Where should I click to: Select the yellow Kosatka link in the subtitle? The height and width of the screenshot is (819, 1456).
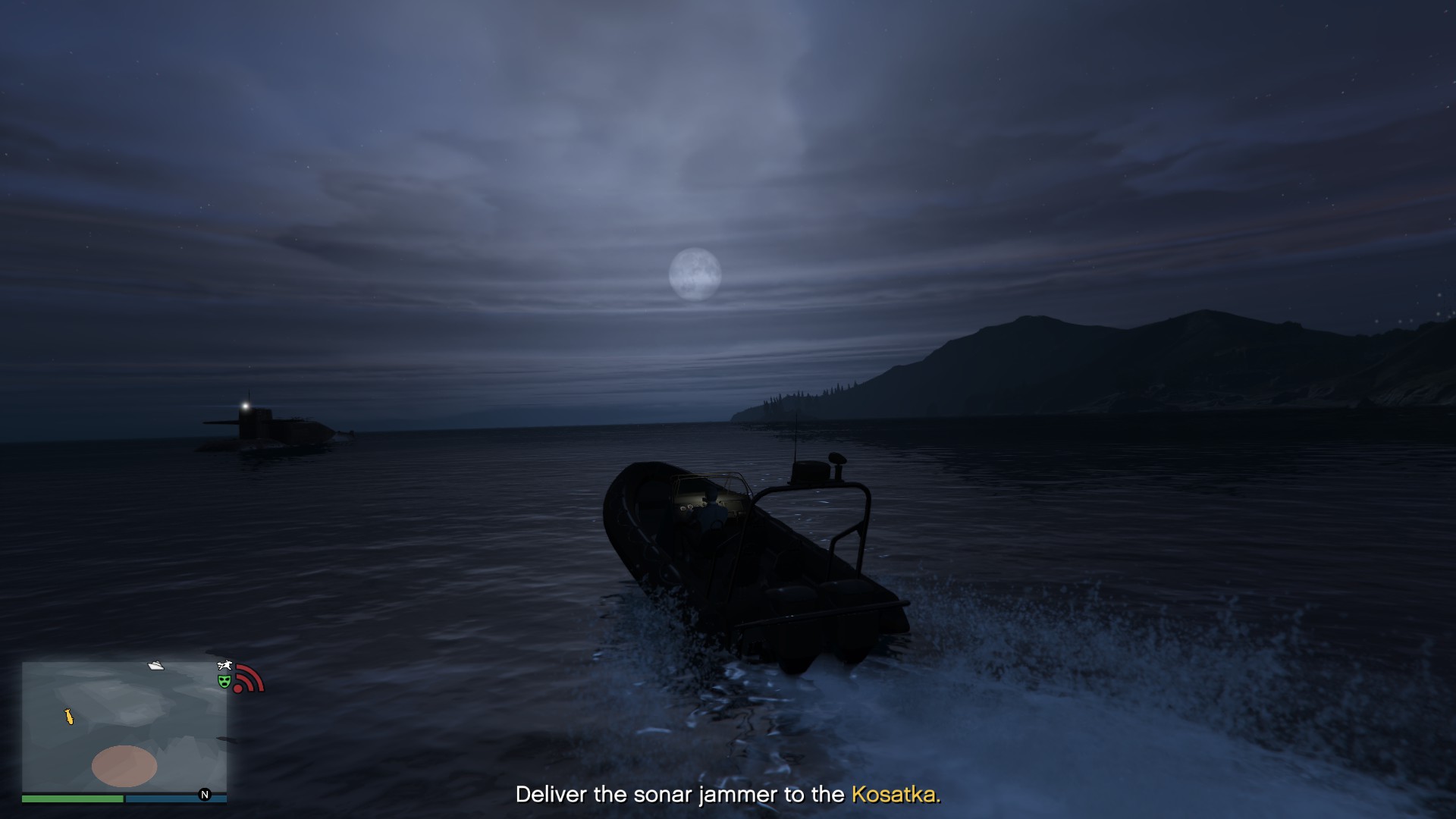point(896,795)
